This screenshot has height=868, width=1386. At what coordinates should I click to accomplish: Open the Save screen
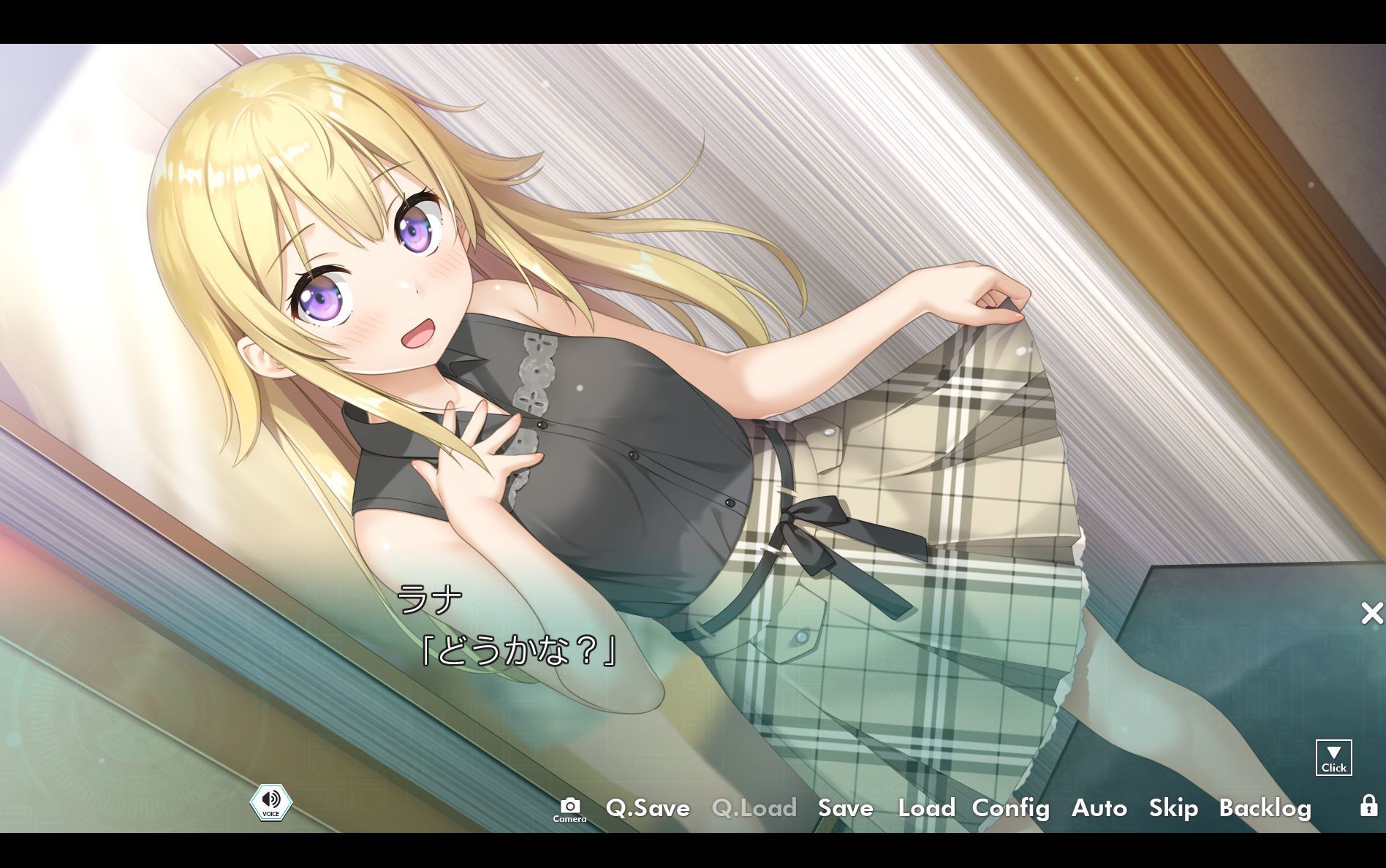point(845,809)
